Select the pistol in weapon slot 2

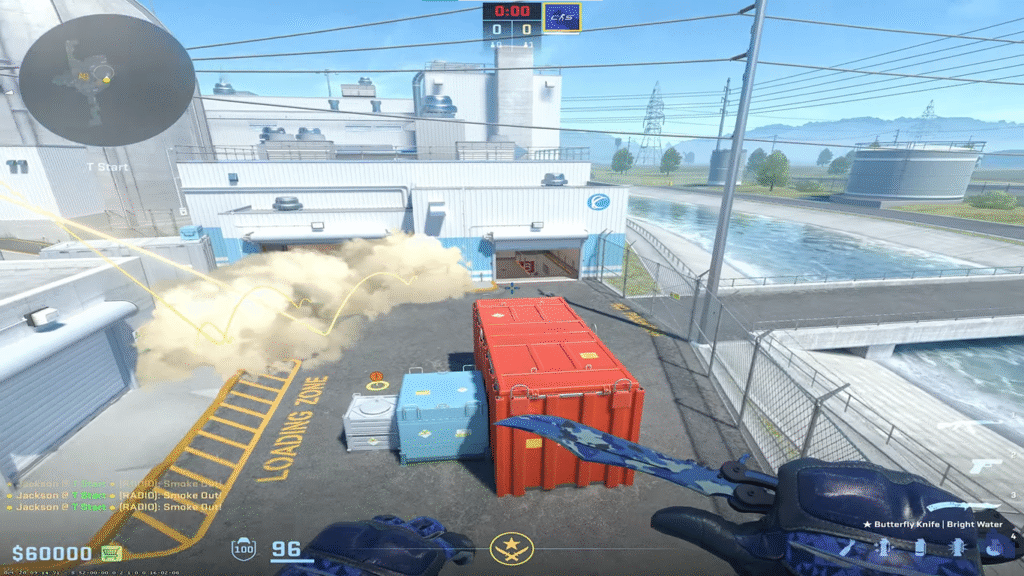(x=984, y=466)
